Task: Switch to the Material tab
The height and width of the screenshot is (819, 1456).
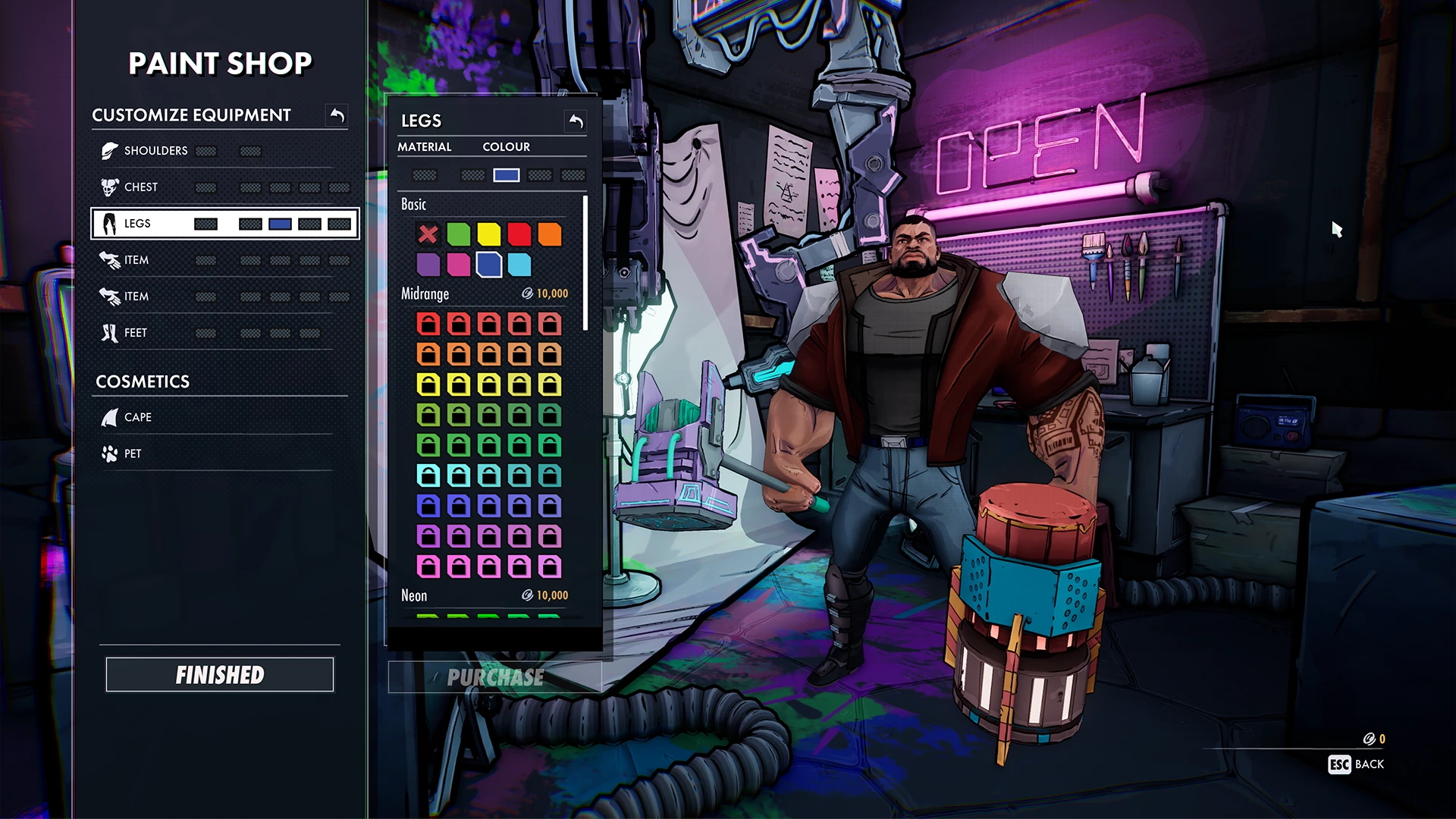Action: (425, 146)
